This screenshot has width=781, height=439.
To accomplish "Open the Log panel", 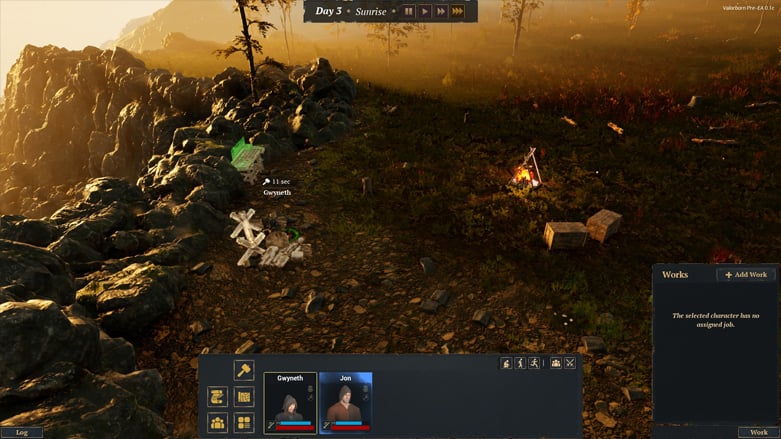I will click(21, 432).
